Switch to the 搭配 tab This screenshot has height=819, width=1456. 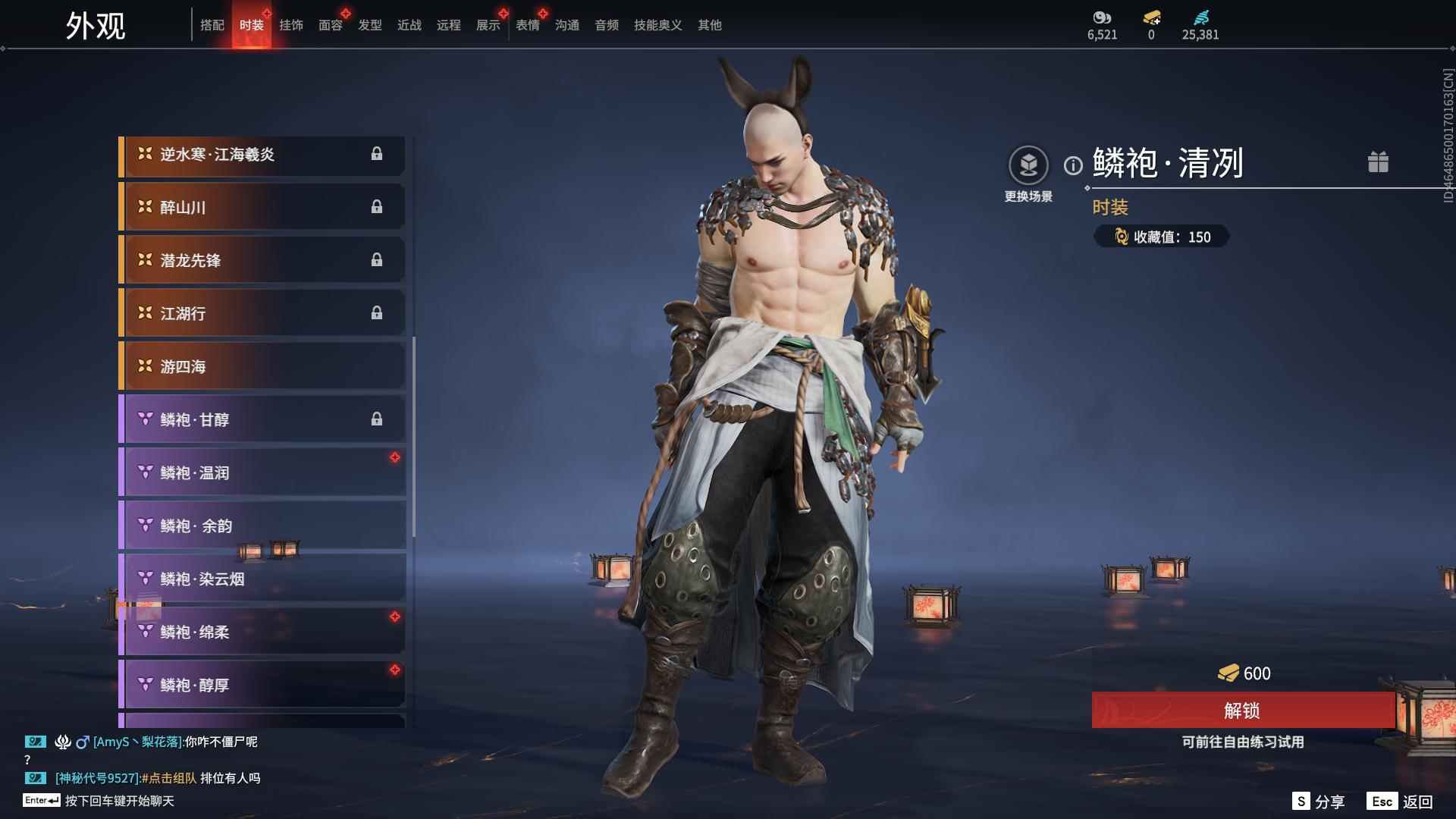[x=212, y=25]
